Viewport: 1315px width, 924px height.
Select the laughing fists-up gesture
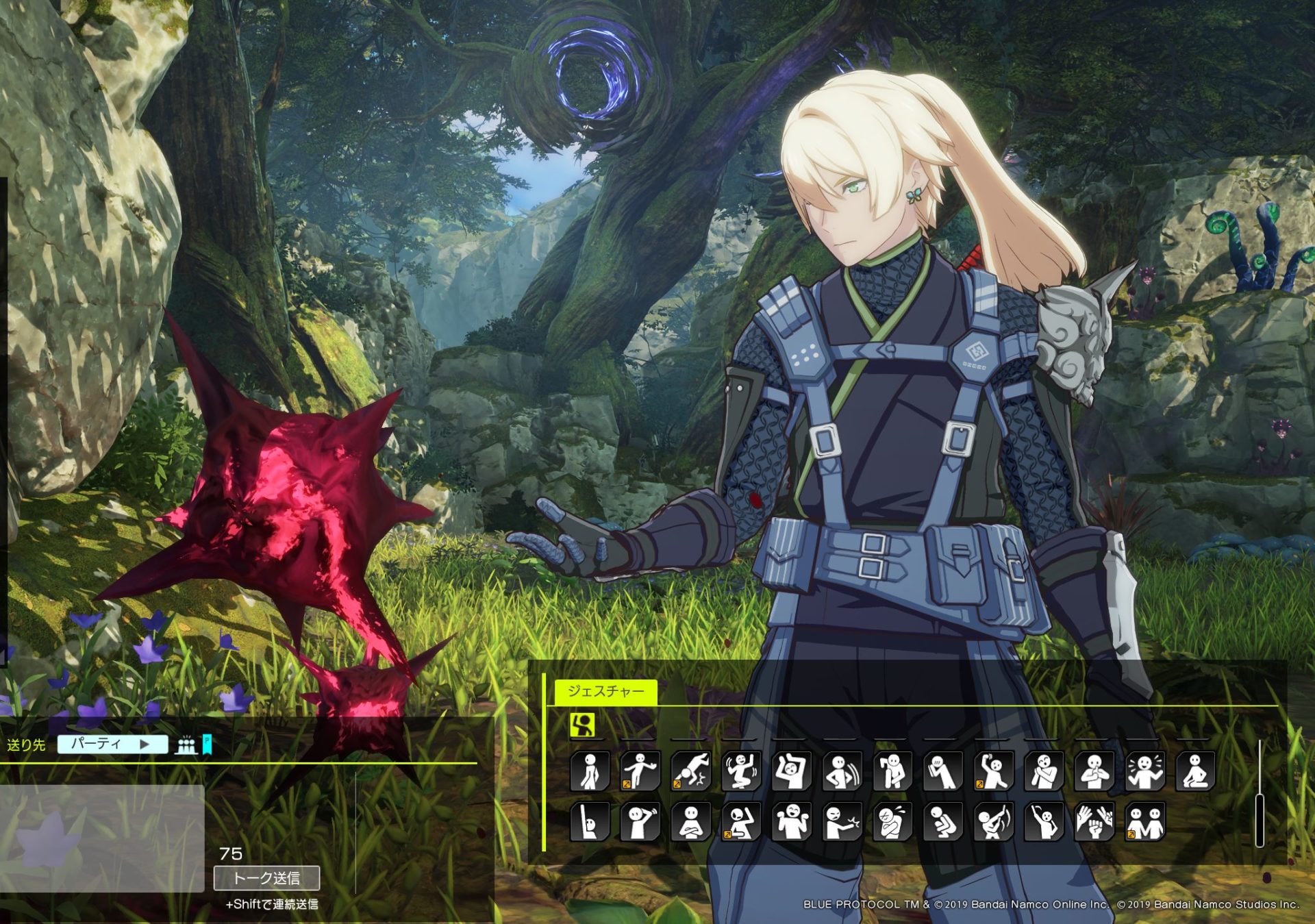pos(791,822)
